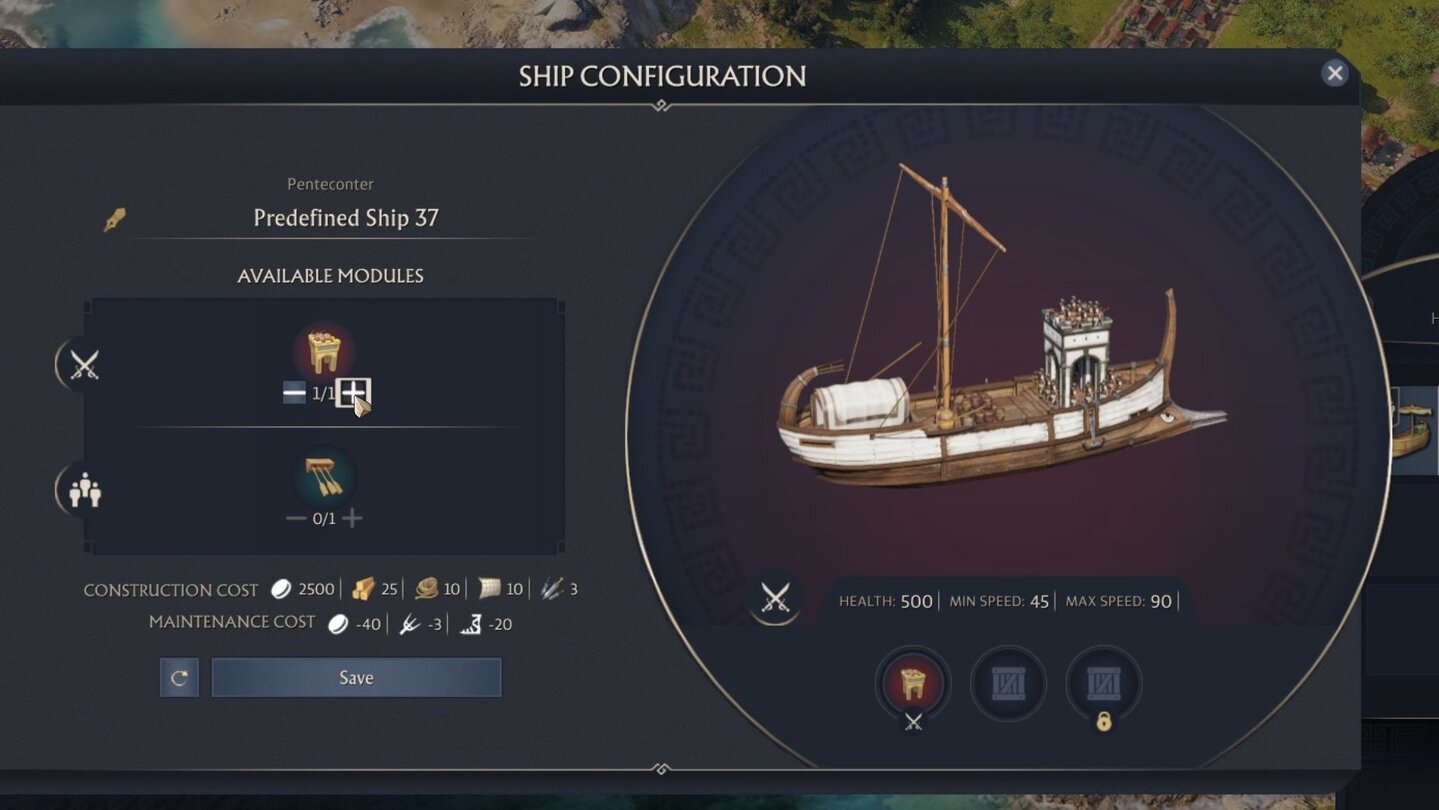Select the crew module category with people icon
This screenshot has width=1439, height=810.
pyautogui.click(x=84, y=490)
